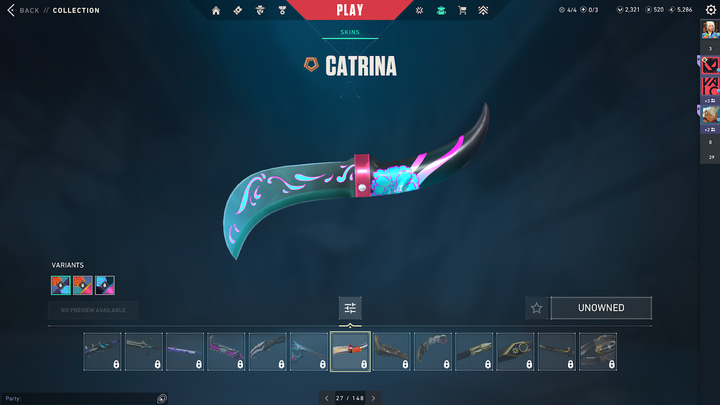Choose the third Catrina color variant
The image size is (720, 405).
coord(105,285)
